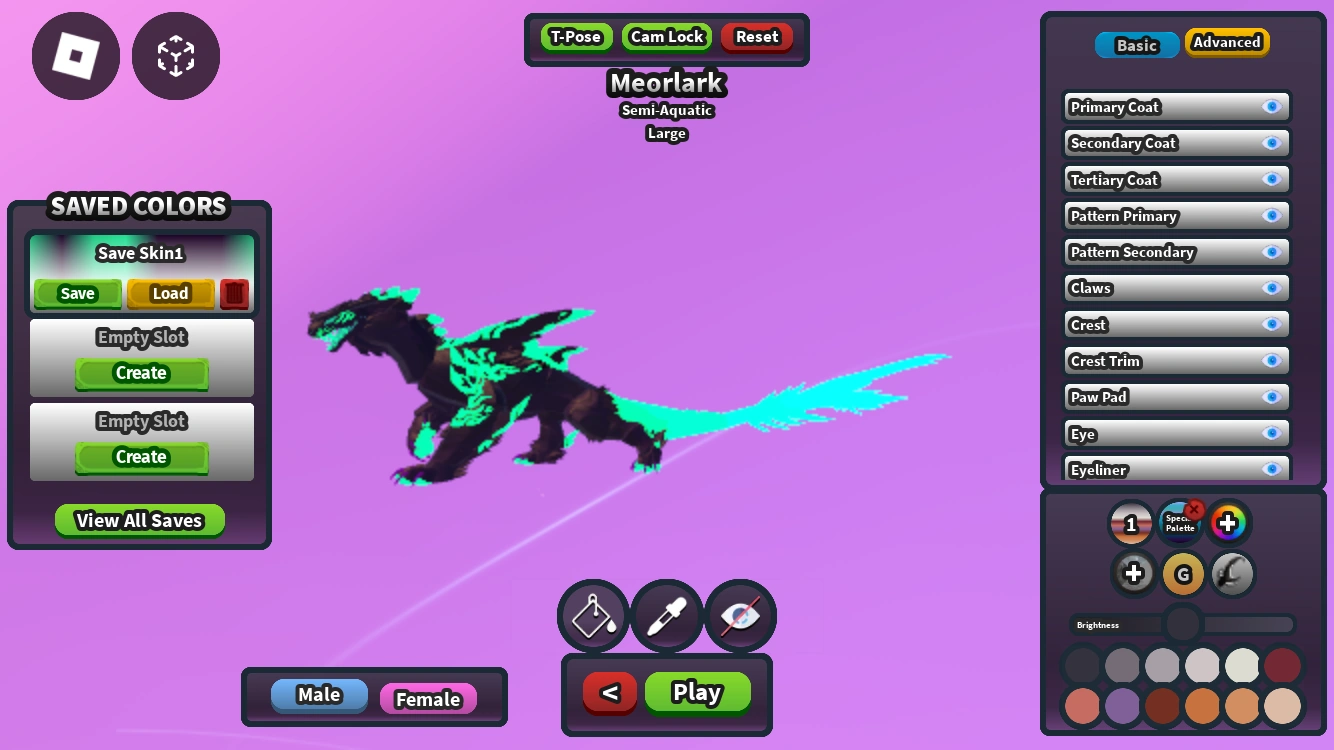Select the feather pattern icon
Image resolution: width=1334 pixels, height=750 pixels.
(1232, 573)
